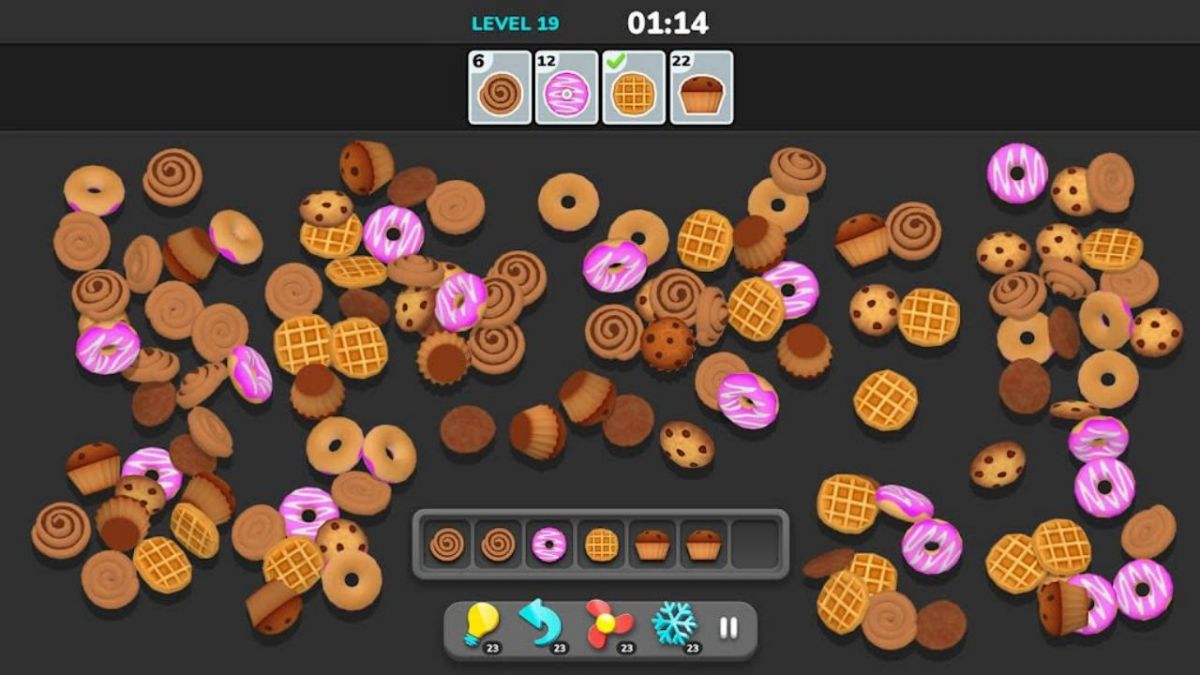Select the completed waffle goal card
Screen dimensions: 1200x675
click(x=634, y=88)
